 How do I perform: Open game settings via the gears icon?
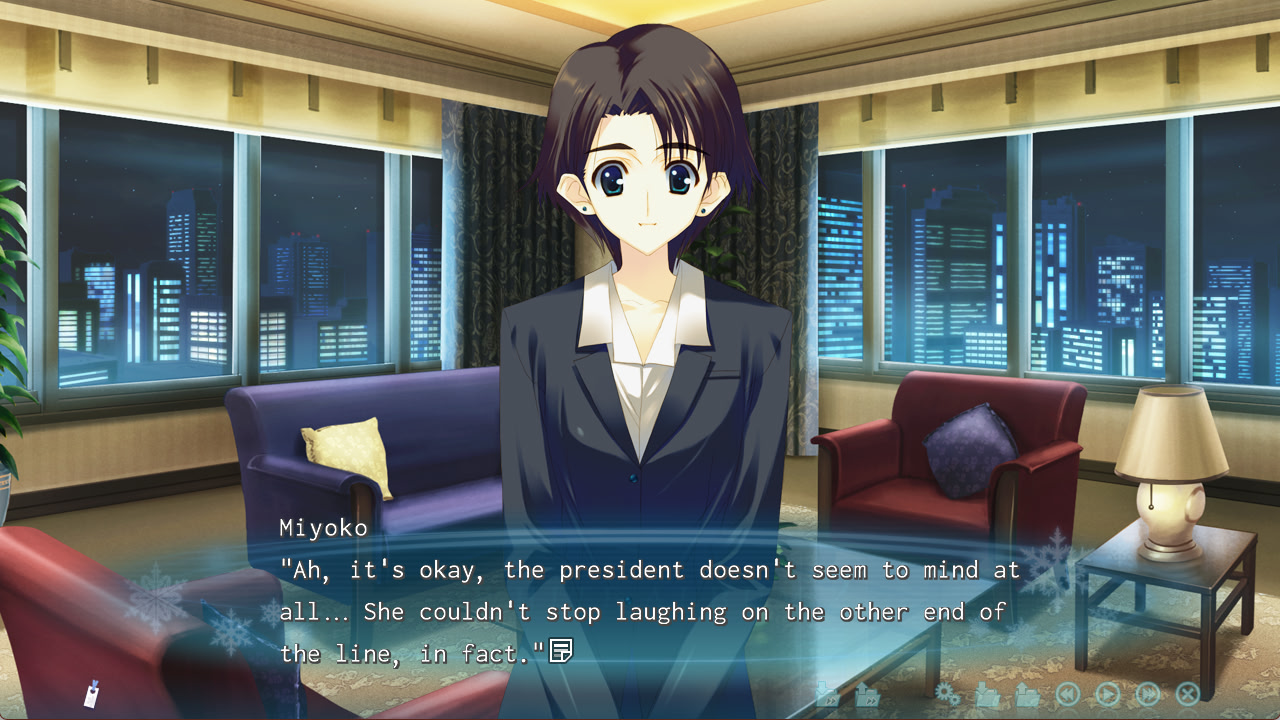pos(947,693)
